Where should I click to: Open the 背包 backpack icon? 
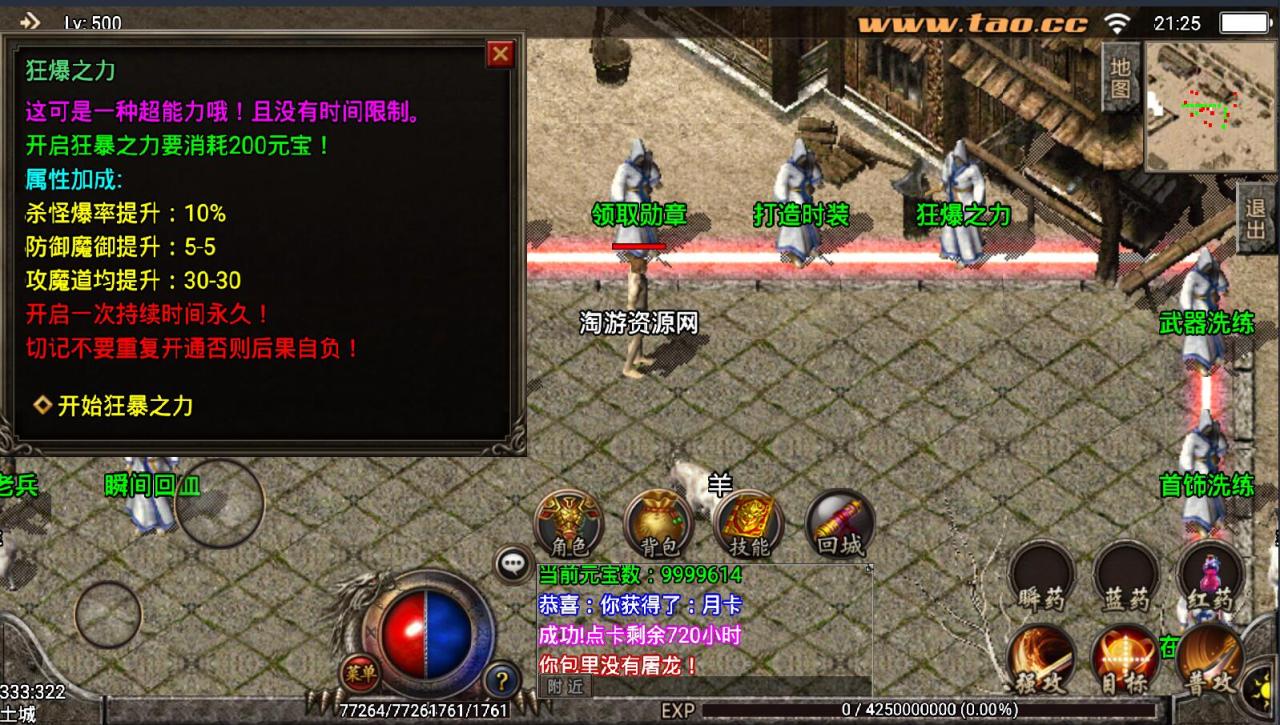[x=659, y=519]
